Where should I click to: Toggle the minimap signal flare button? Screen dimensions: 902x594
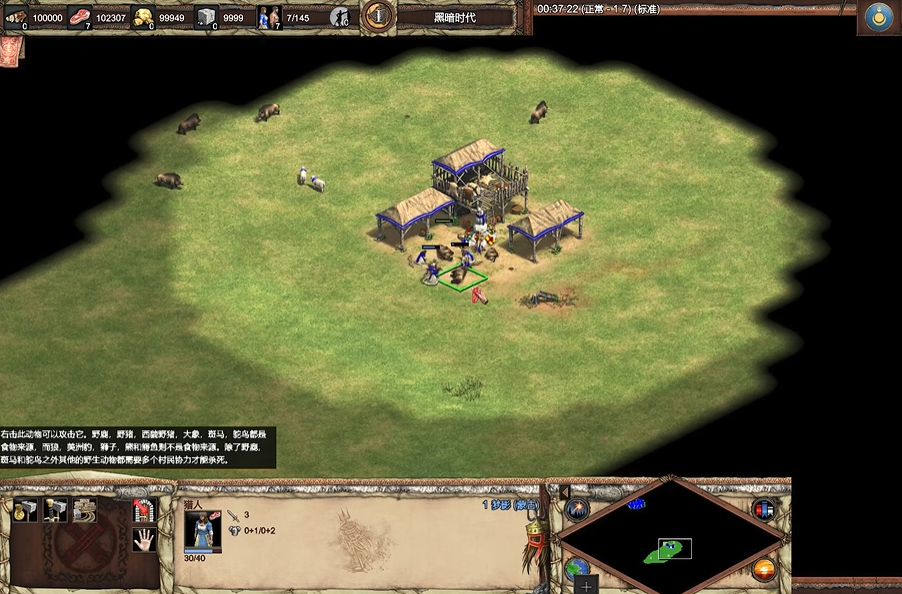tap(578, 509)
